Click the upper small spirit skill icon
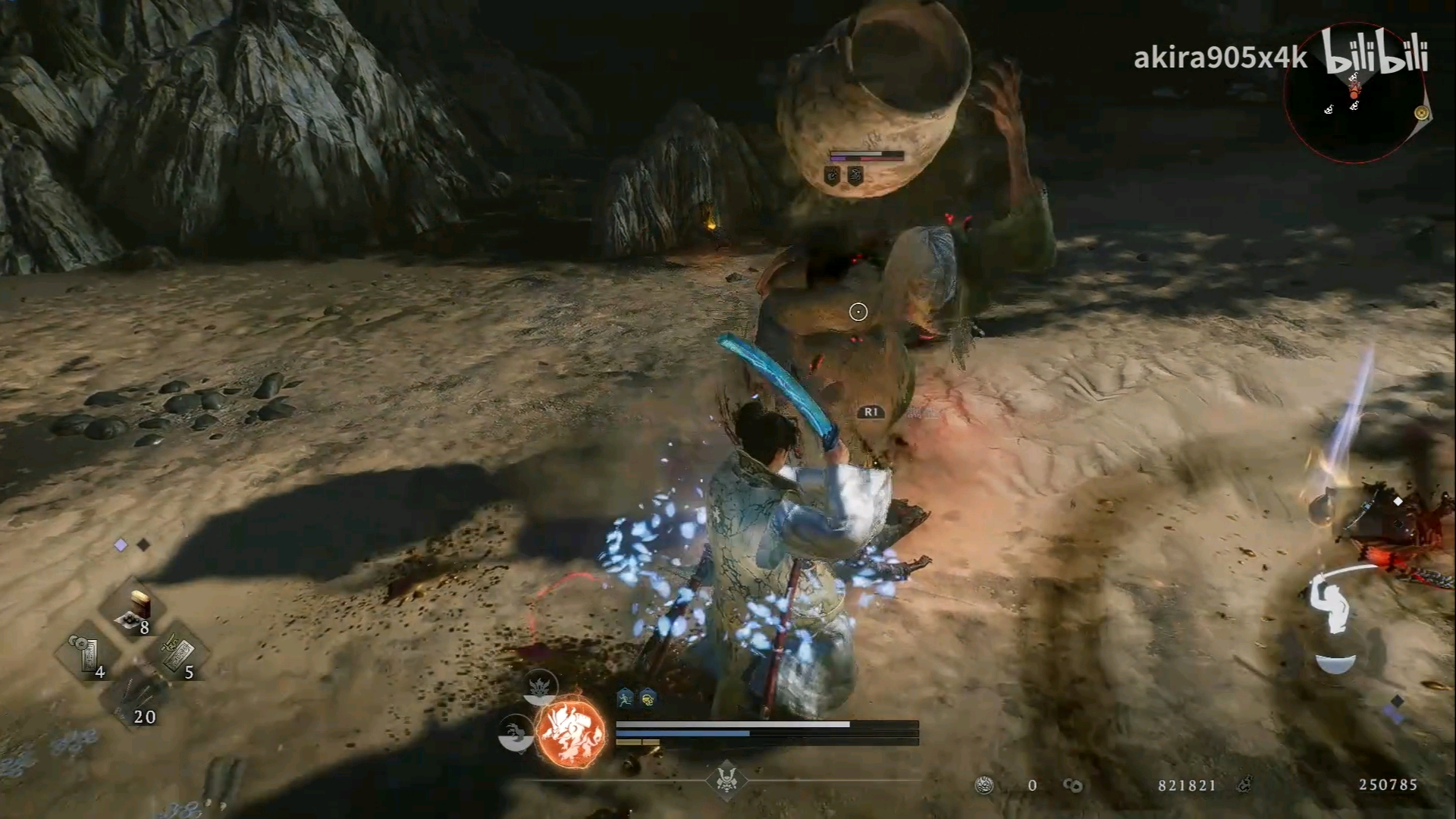The width and height of the screenshot is (1456, 819). coord(540,686)
